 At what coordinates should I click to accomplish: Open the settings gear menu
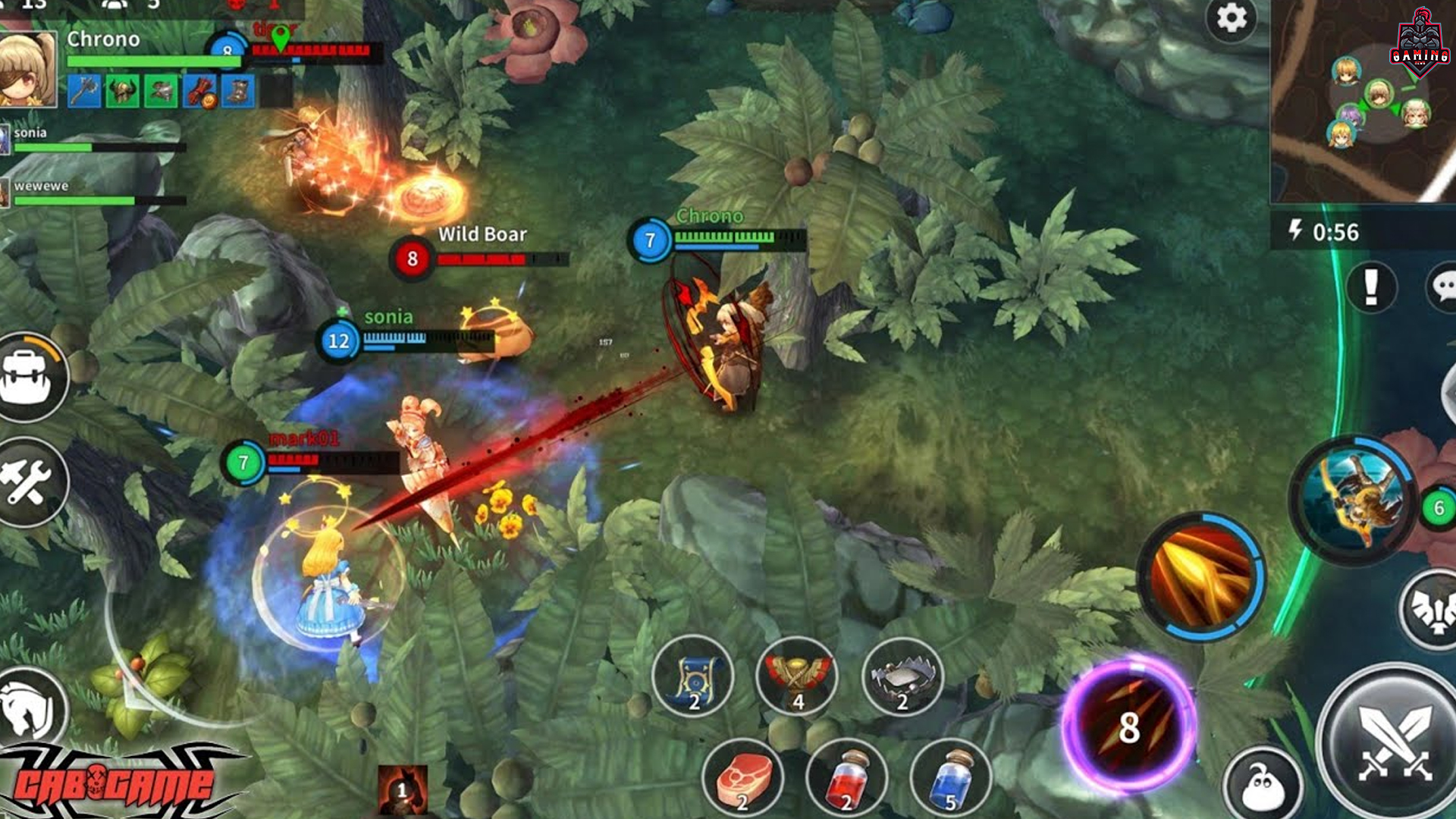point(1231,18)
